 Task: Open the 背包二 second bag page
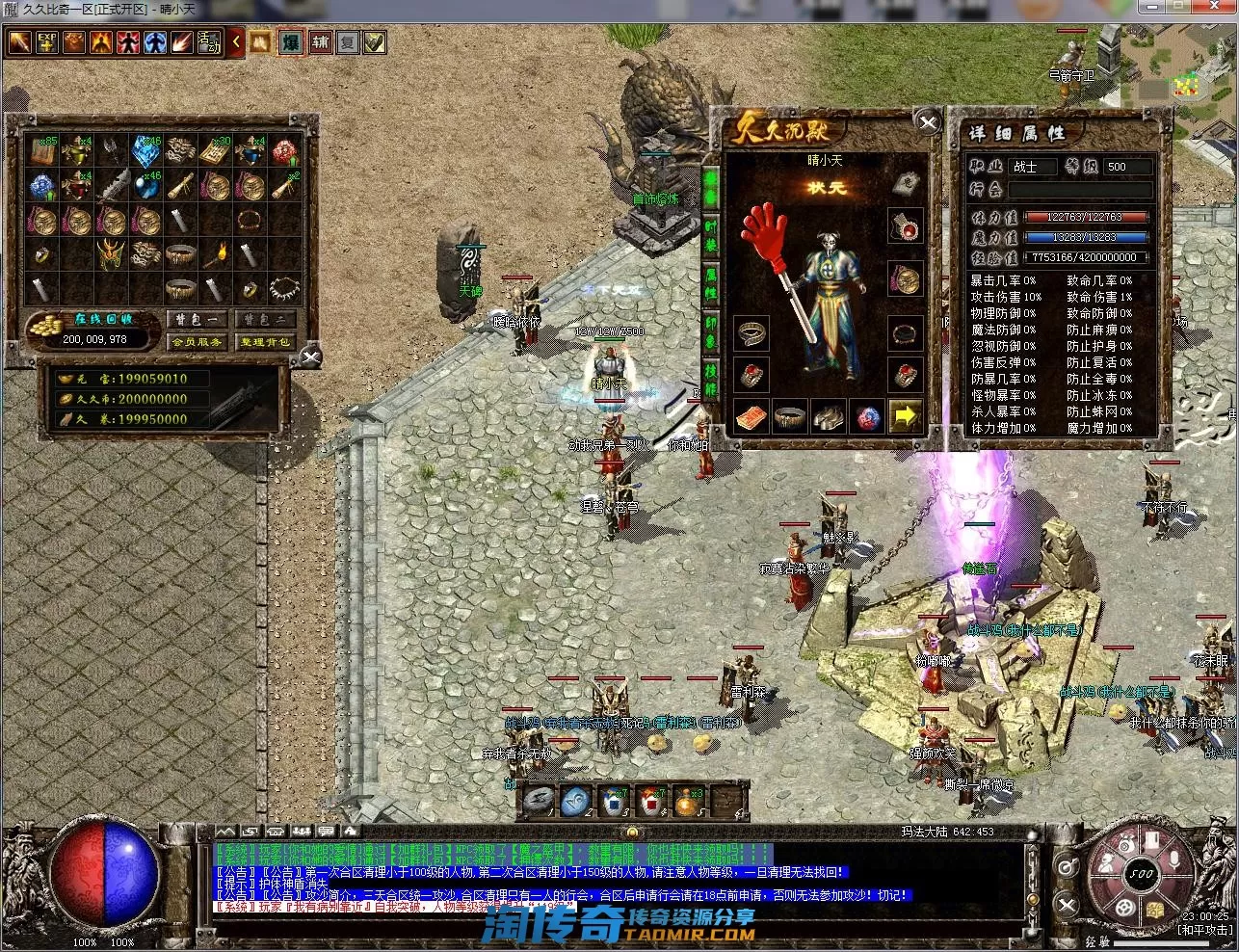[264, 319]
